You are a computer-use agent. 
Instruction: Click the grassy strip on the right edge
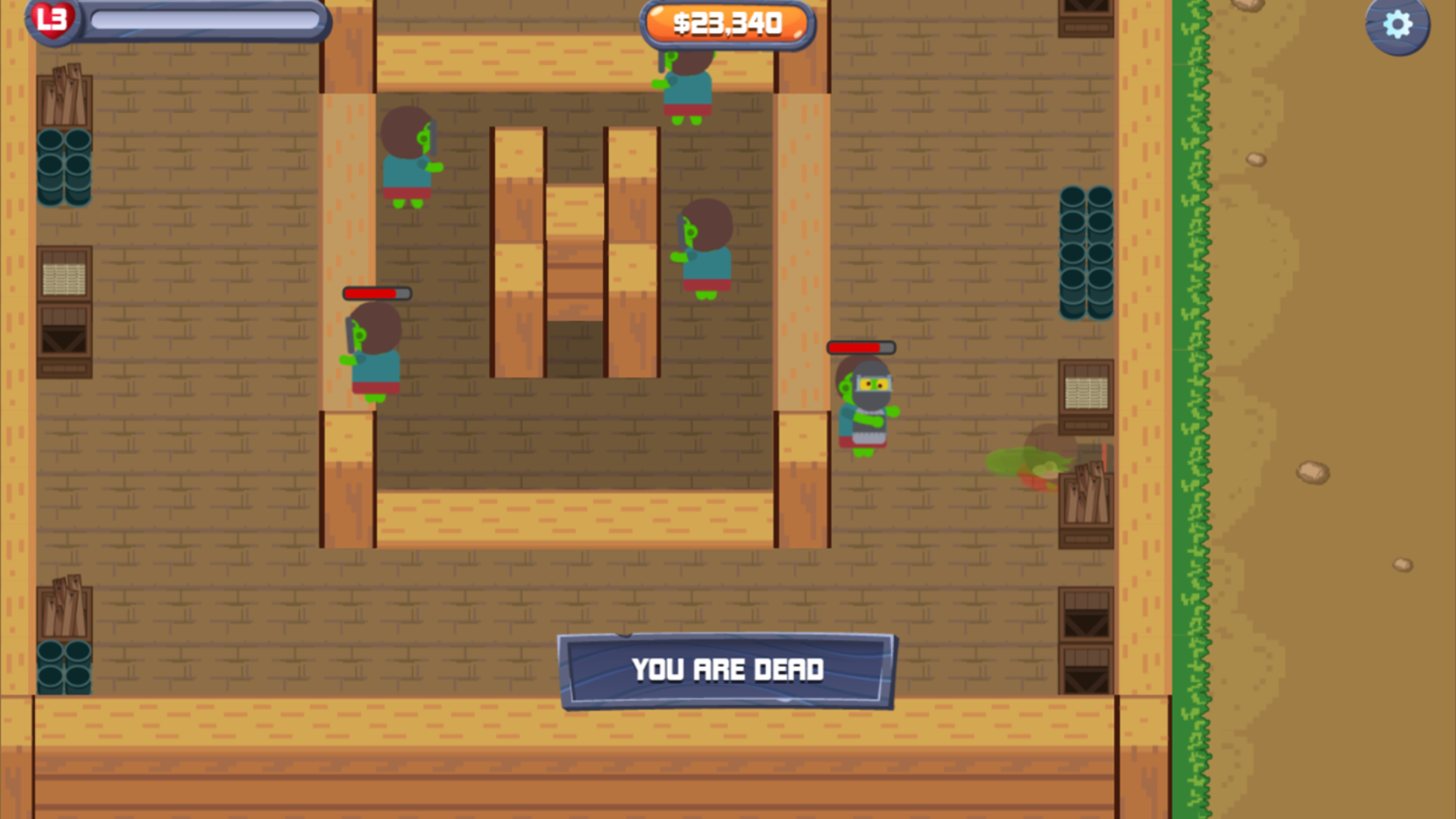pos(1194,379)
